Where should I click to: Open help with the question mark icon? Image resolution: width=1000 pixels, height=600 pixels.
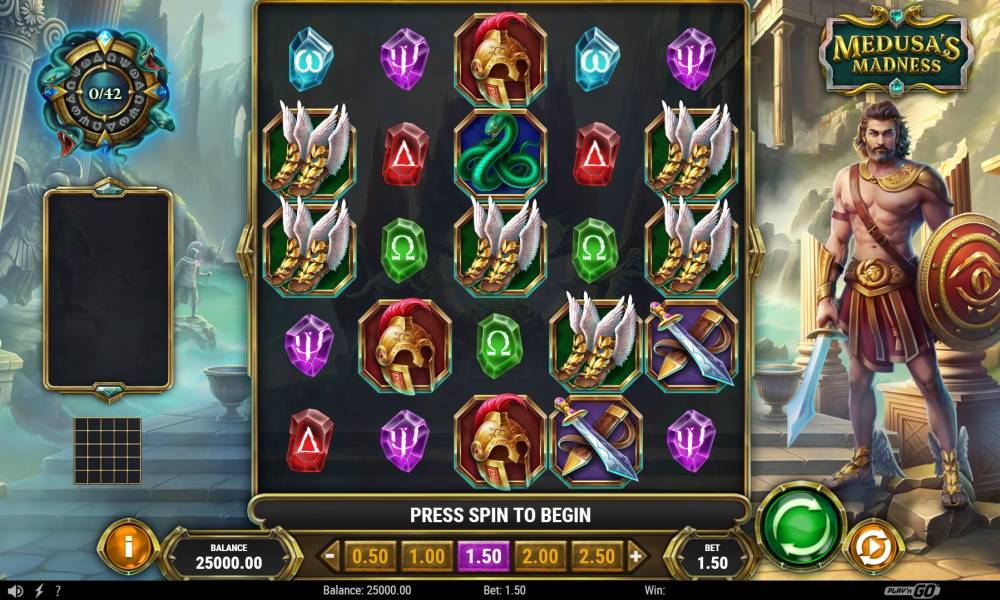click(x=58, y=590)
